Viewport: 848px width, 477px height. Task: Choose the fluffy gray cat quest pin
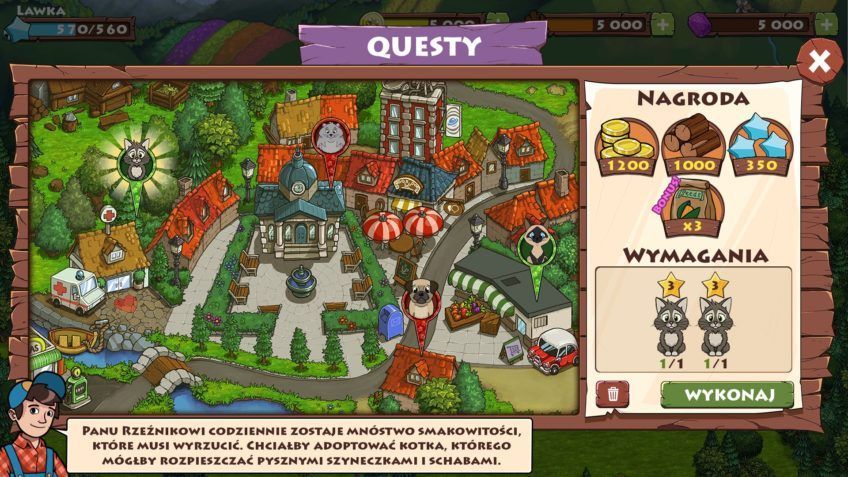tap(330, 137)
